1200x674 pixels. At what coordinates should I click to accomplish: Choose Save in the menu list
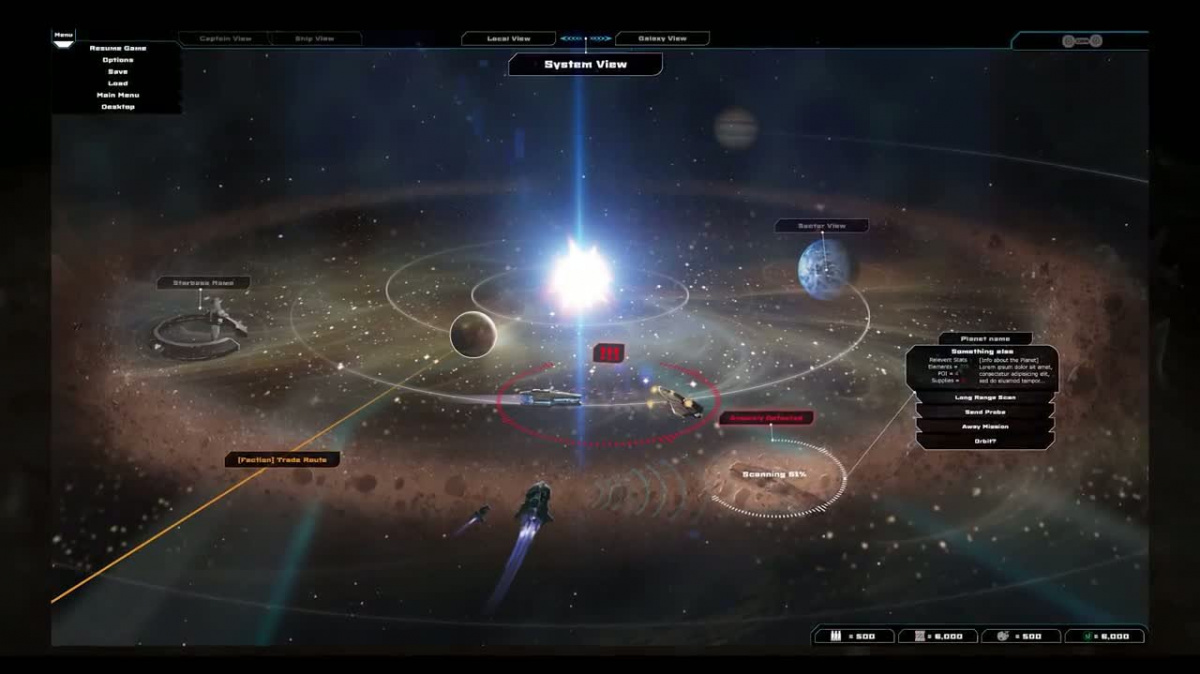click(117, 71)
